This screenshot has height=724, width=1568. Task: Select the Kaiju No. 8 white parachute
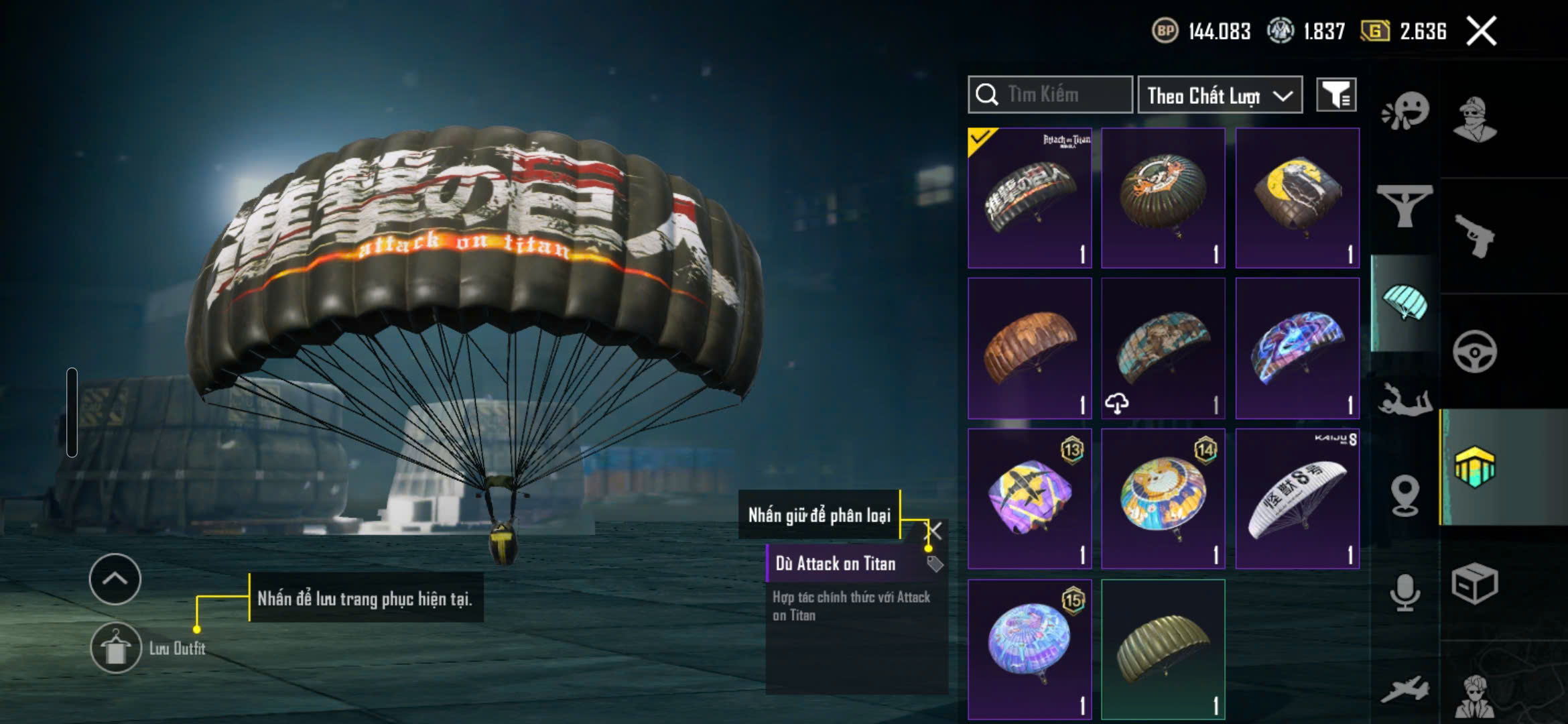coord(1297,499)
